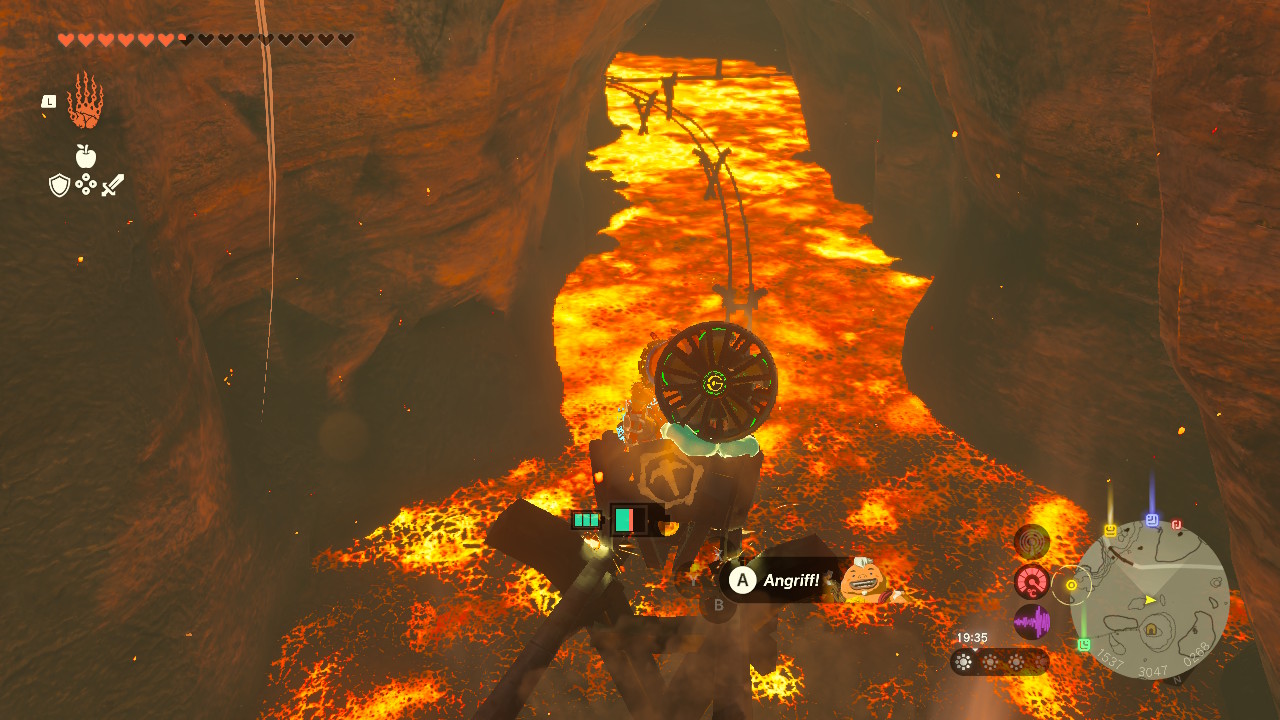Click the cave entrance icon on minimap
This screenshot has height=720, width=1280.
(x=1151, y=630)
